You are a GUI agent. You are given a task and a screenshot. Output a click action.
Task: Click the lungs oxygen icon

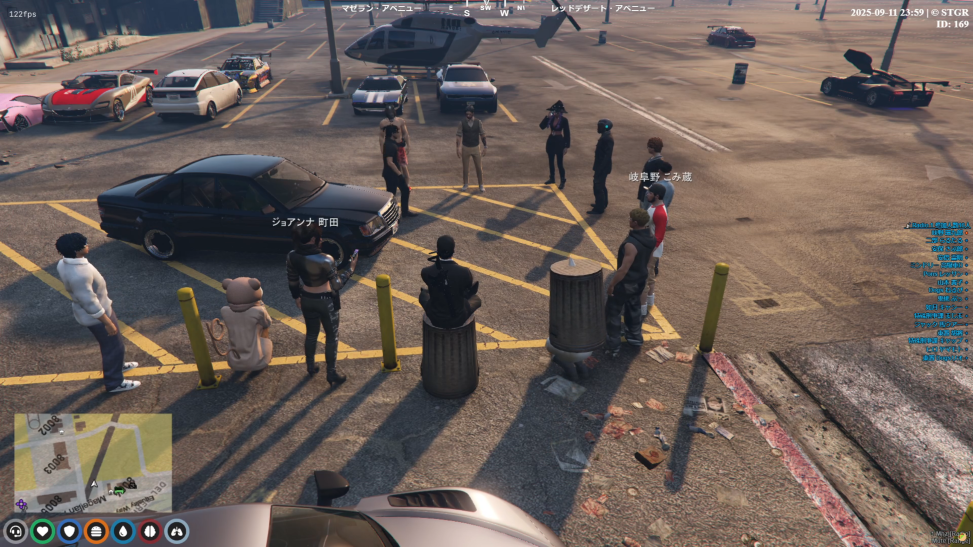pos(177,531)
